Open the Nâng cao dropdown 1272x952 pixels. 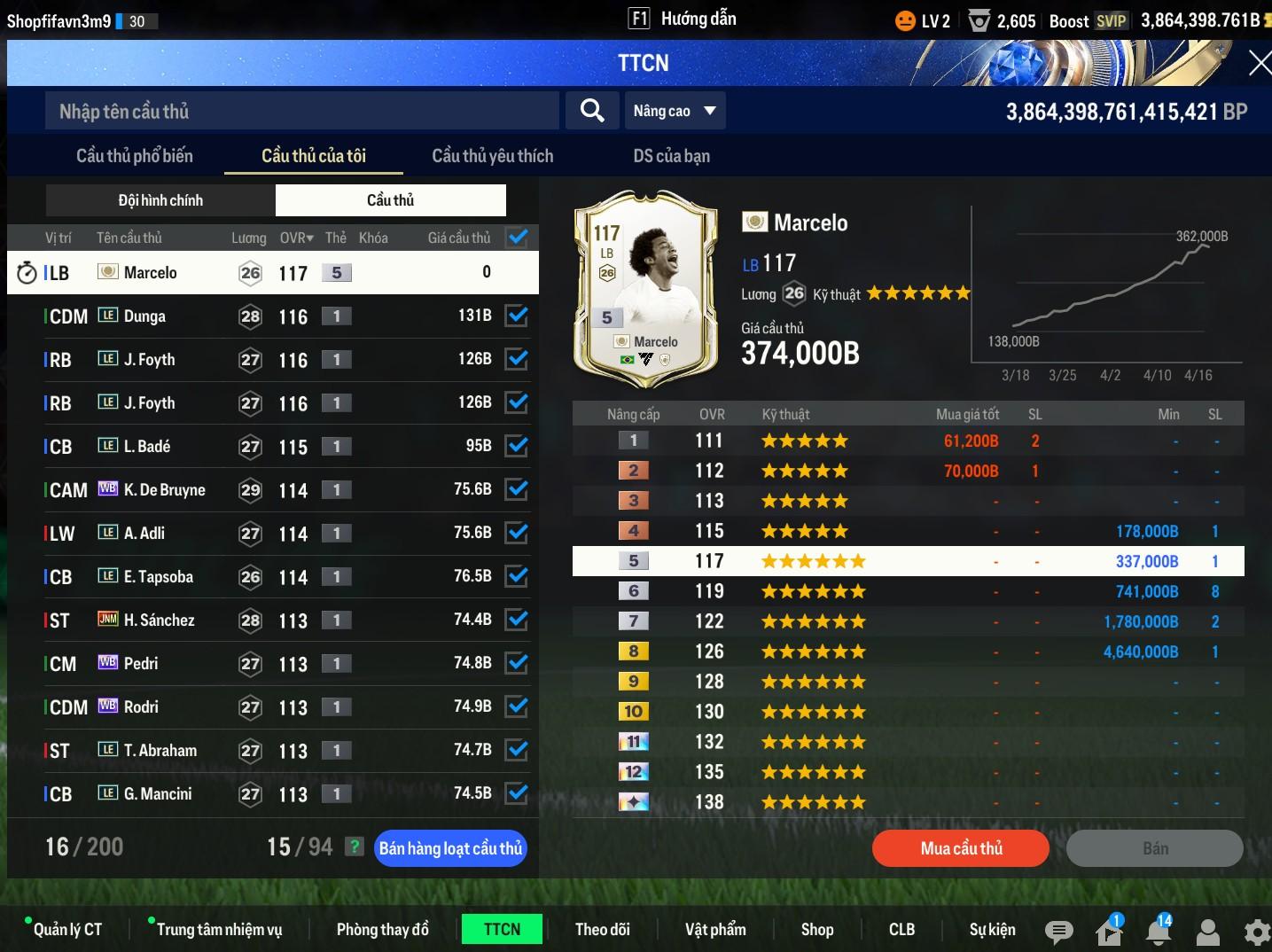[675, 111]
